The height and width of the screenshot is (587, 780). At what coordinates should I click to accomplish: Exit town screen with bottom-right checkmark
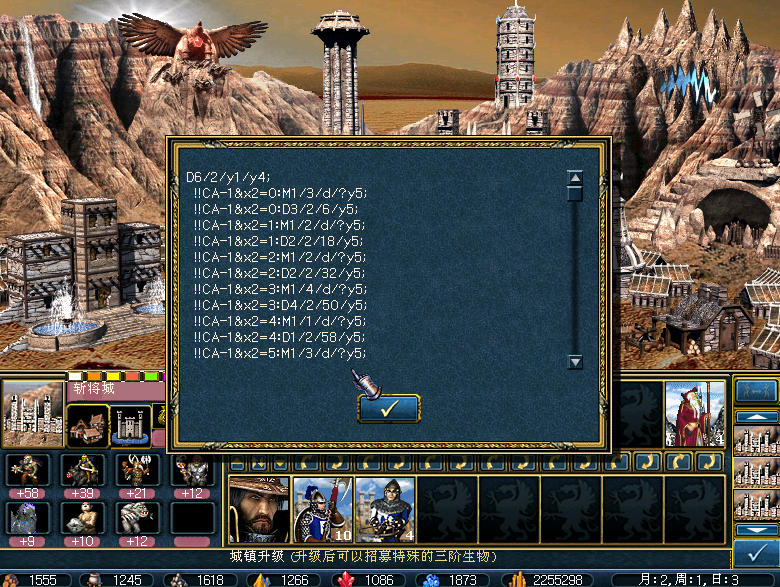point(753,551)
